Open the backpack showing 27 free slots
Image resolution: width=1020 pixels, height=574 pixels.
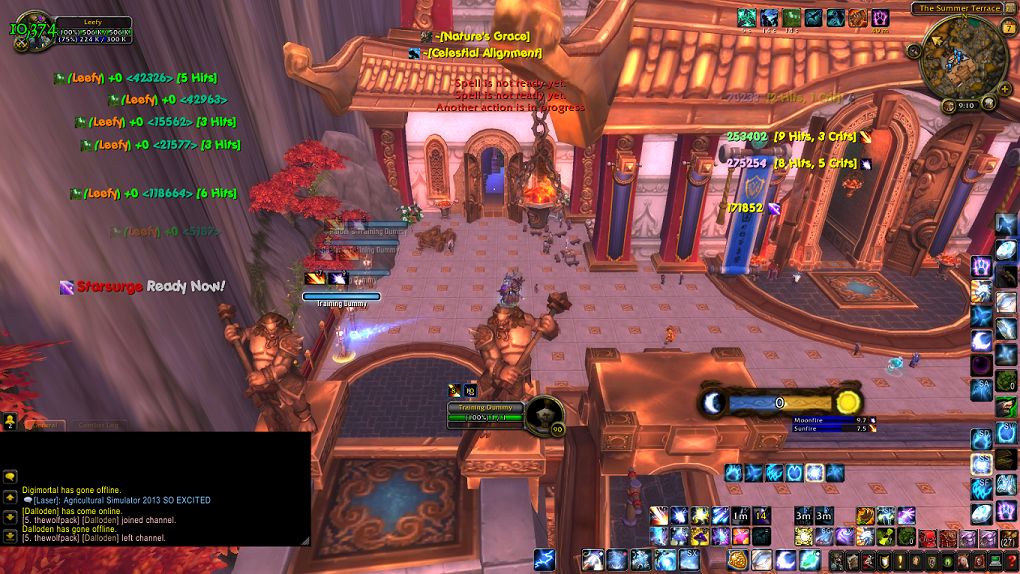1010,540
